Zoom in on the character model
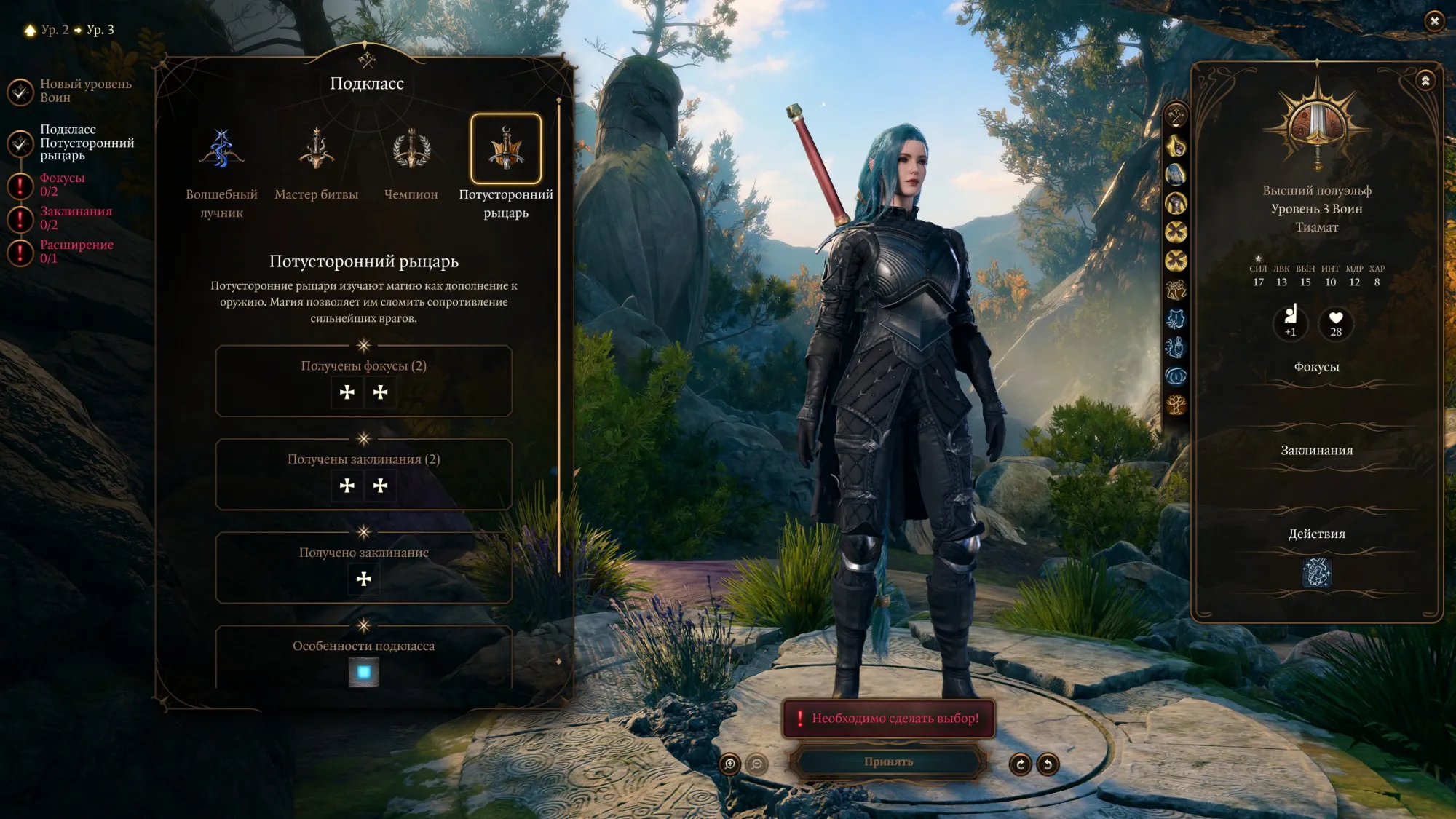The width and height of the screenshot is (1456, 819). coord(729,764)
